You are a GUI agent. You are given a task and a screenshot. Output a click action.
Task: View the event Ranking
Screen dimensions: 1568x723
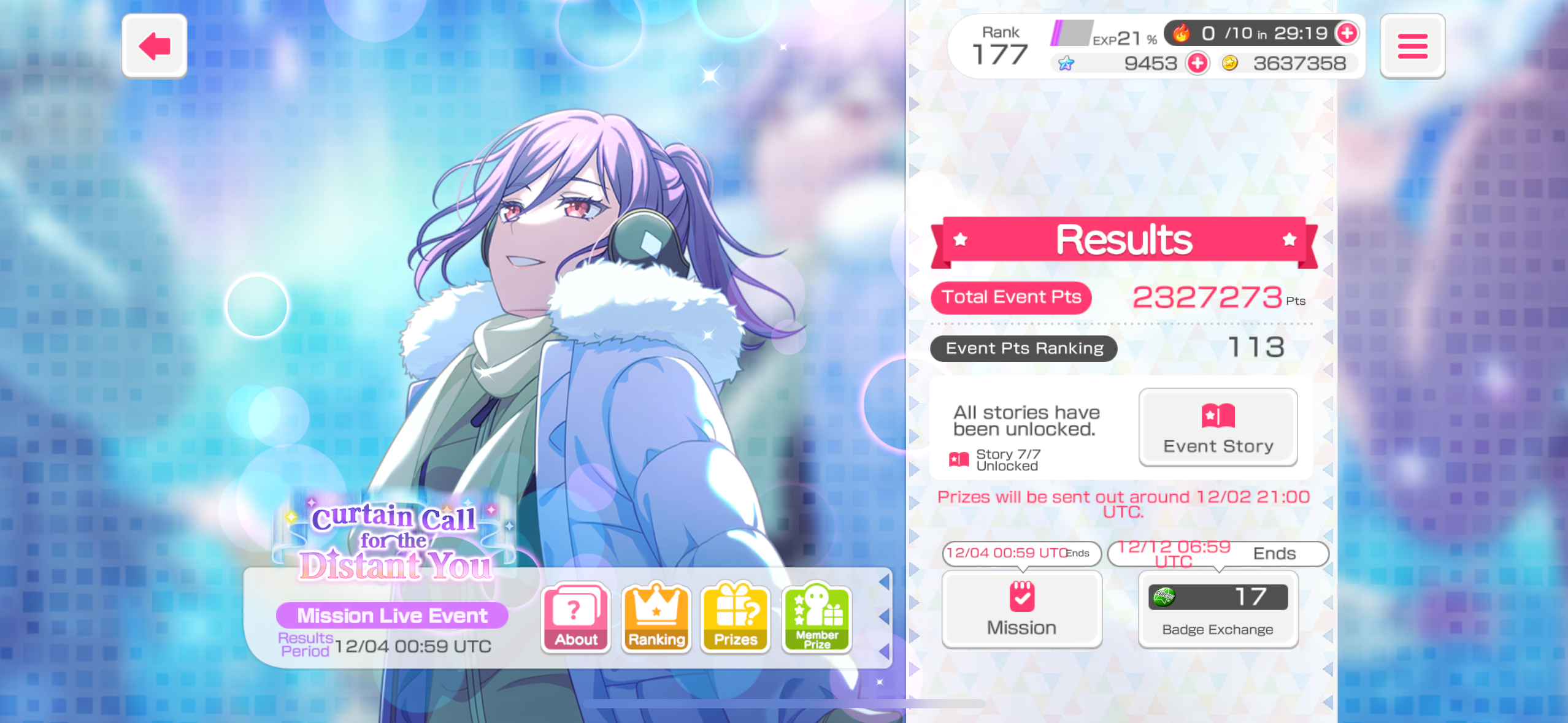[656, 618]
